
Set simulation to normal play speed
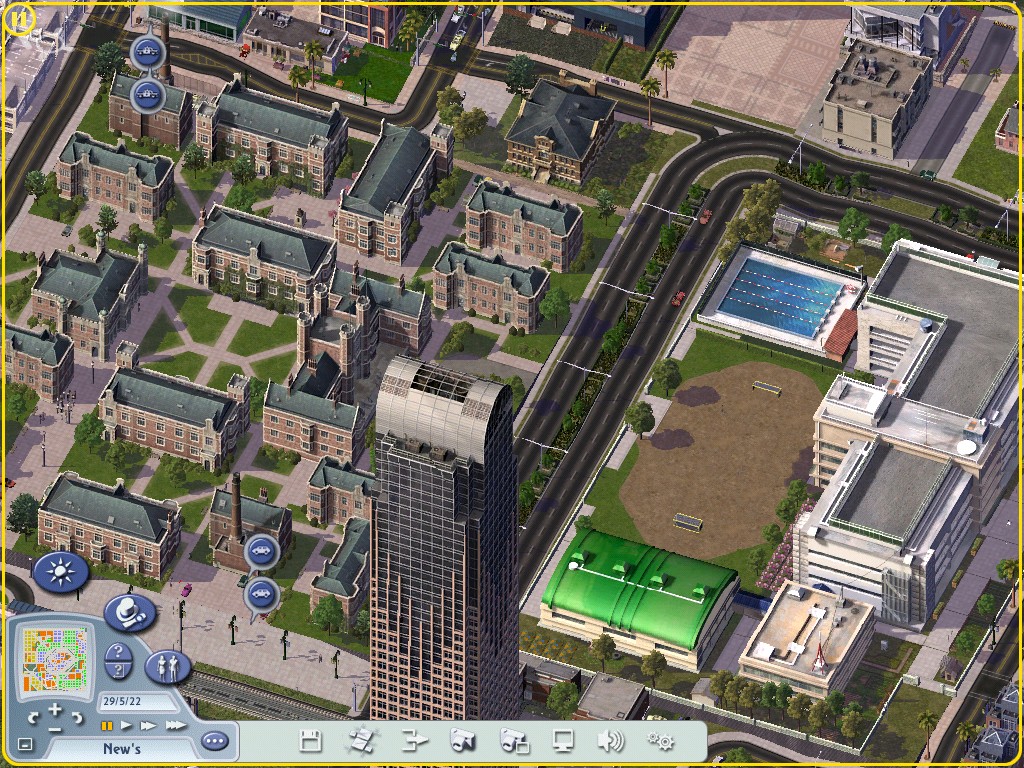(x=127, y=725)
